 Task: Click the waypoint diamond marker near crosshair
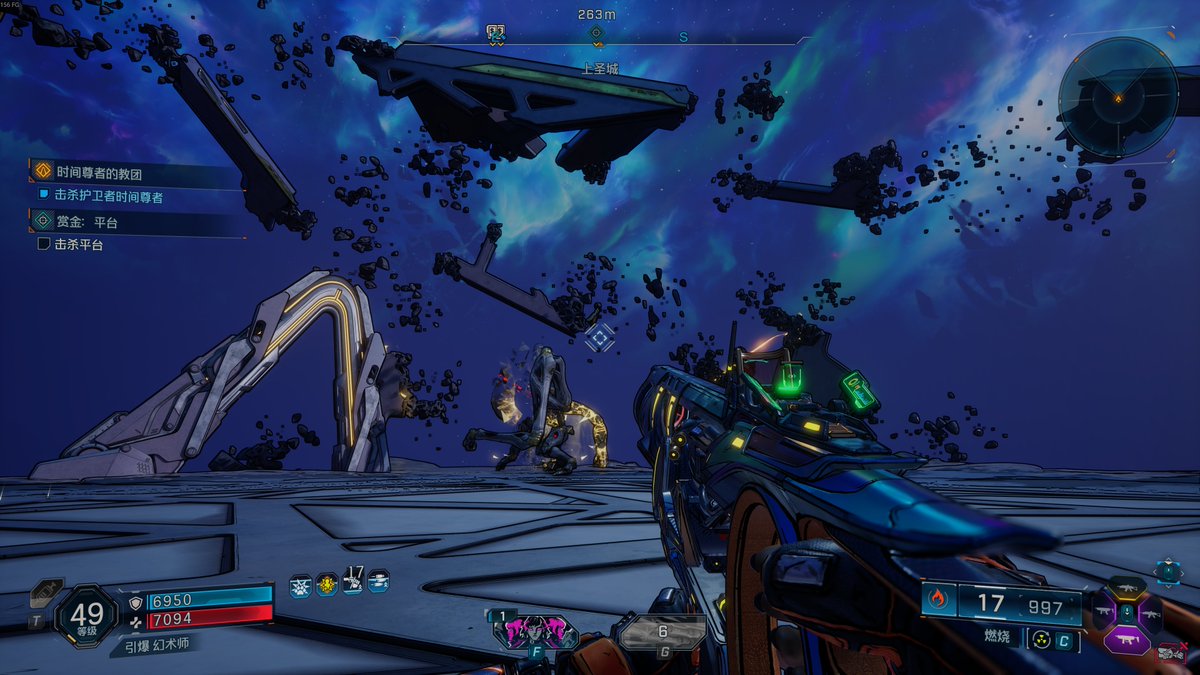[599, 337]
